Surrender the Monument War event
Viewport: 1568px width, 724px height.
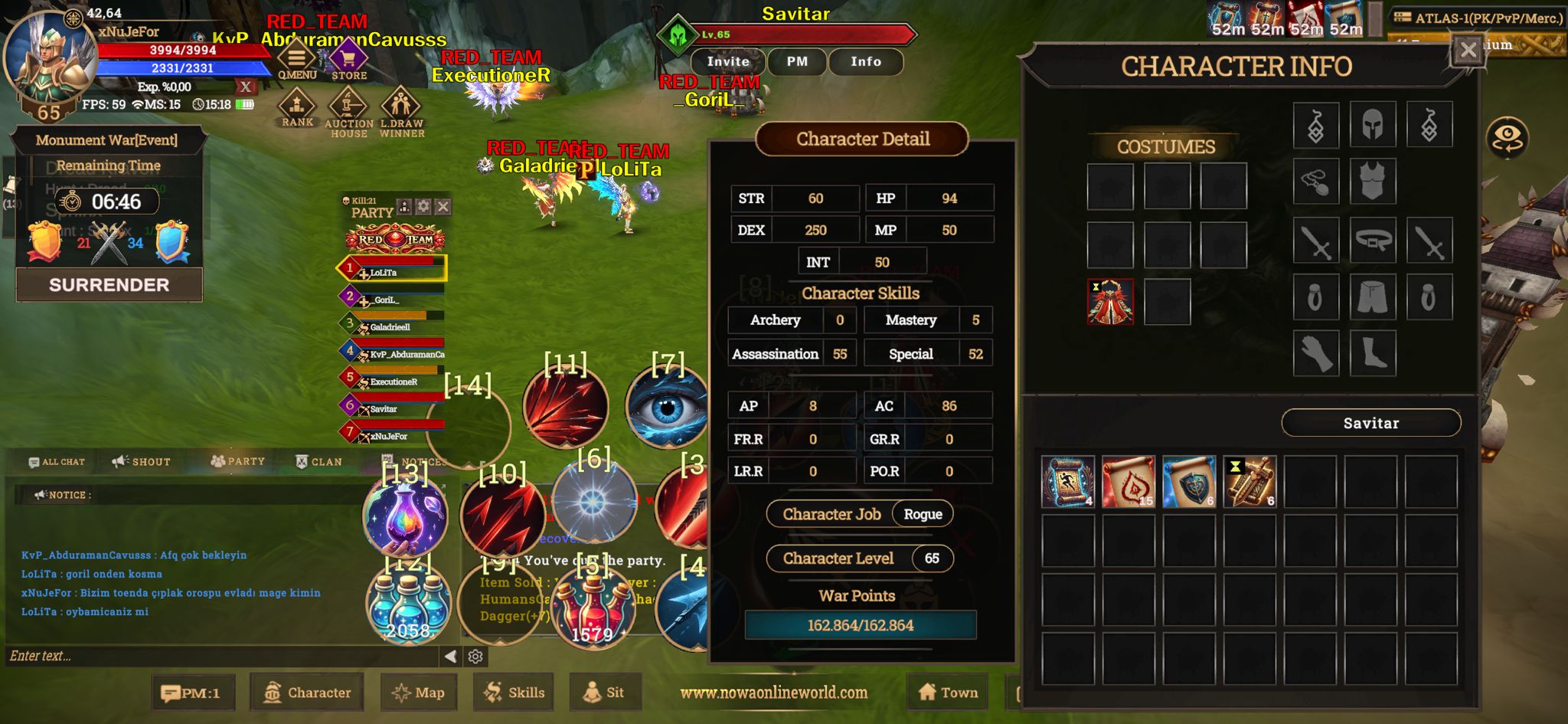(x=109, y=285)
